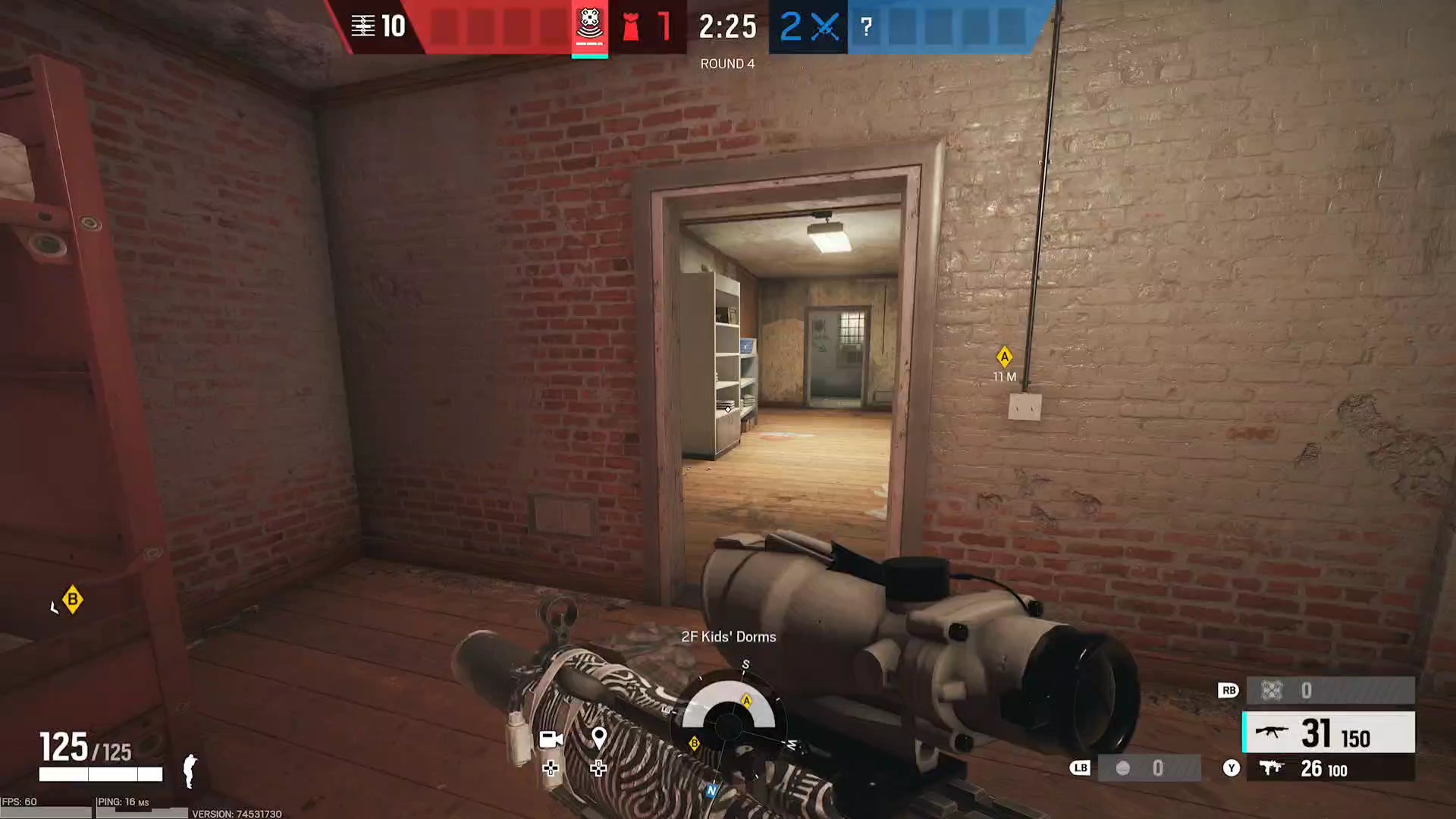Click the compass dial
Image resolution: width=1456 pixels, height=819 pixels.
click(x=729, y=724)
